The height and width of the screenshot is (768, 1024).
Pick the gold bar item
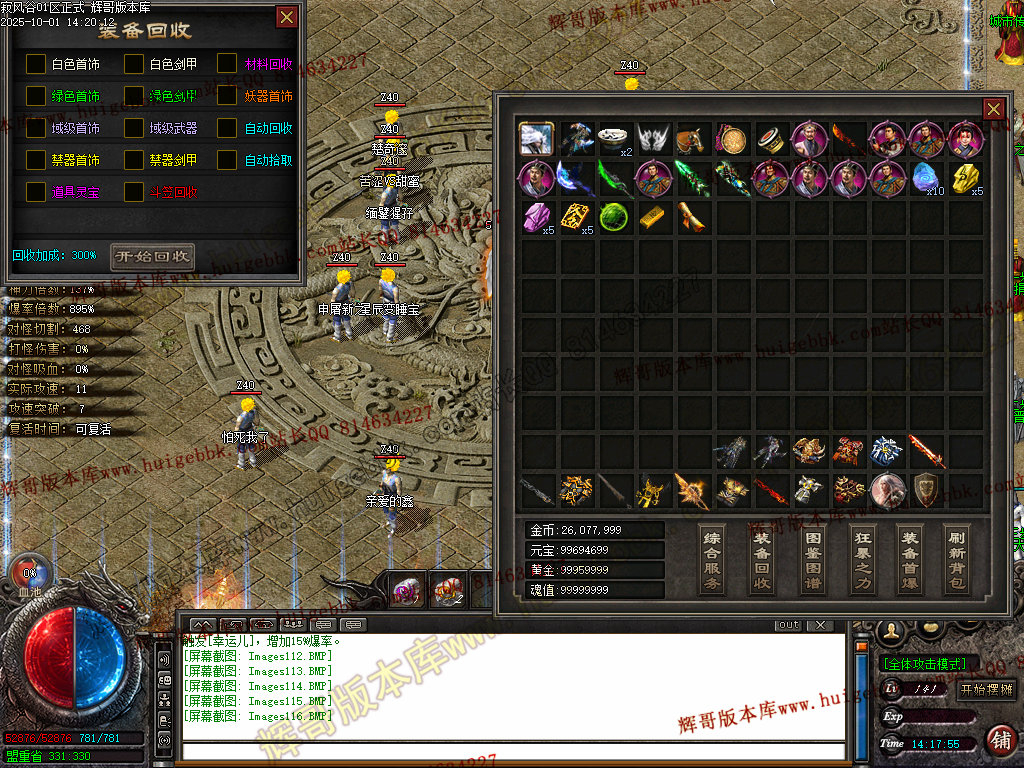(652, 217)
